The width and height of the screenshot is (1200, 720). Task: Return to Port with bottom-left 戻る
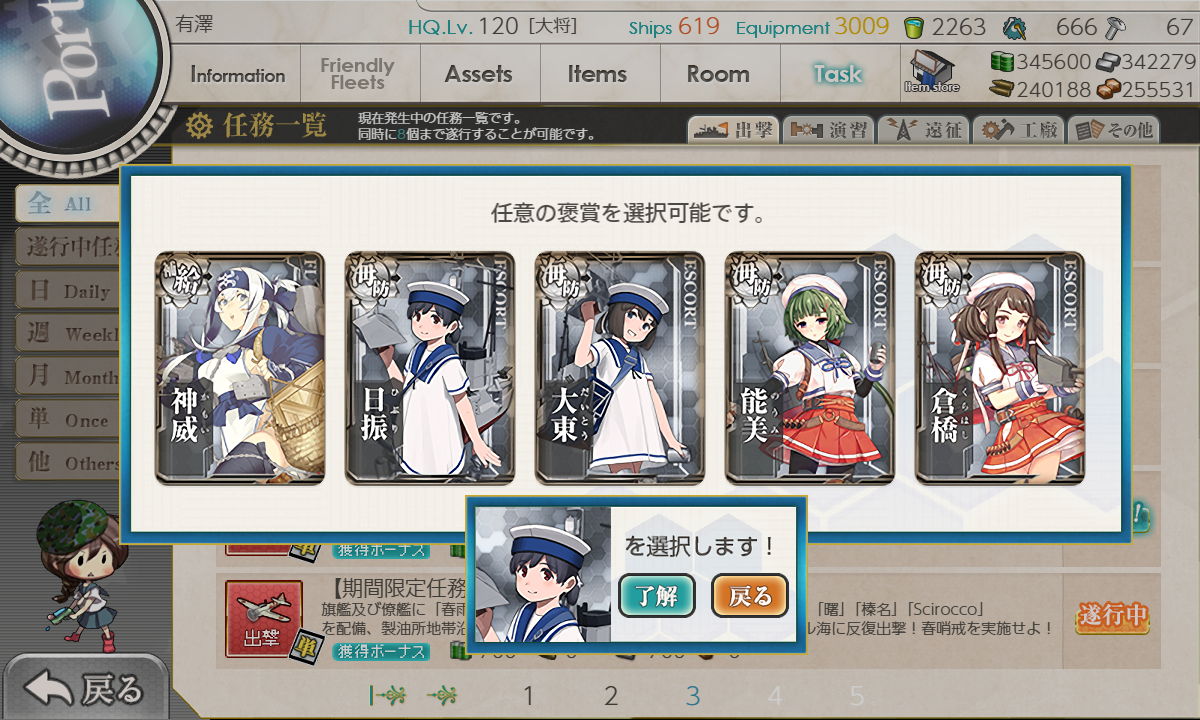85,689
